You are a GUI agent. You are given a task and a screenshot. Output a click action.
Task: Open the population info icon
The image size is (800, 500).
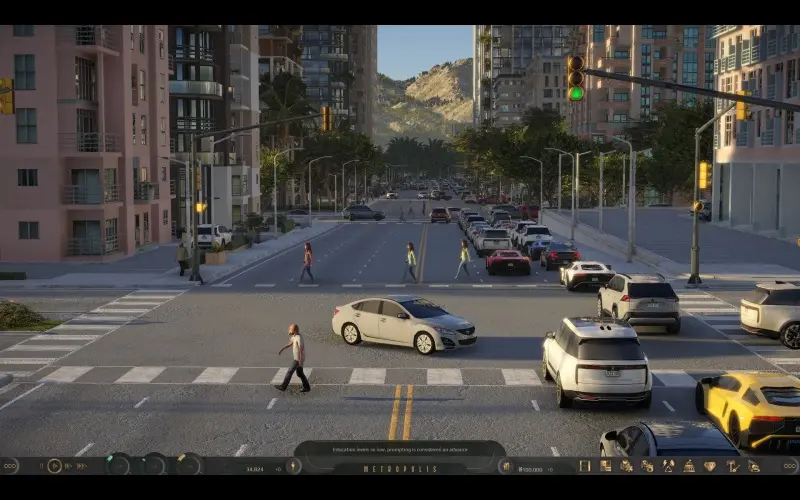[x=293, y=466]
